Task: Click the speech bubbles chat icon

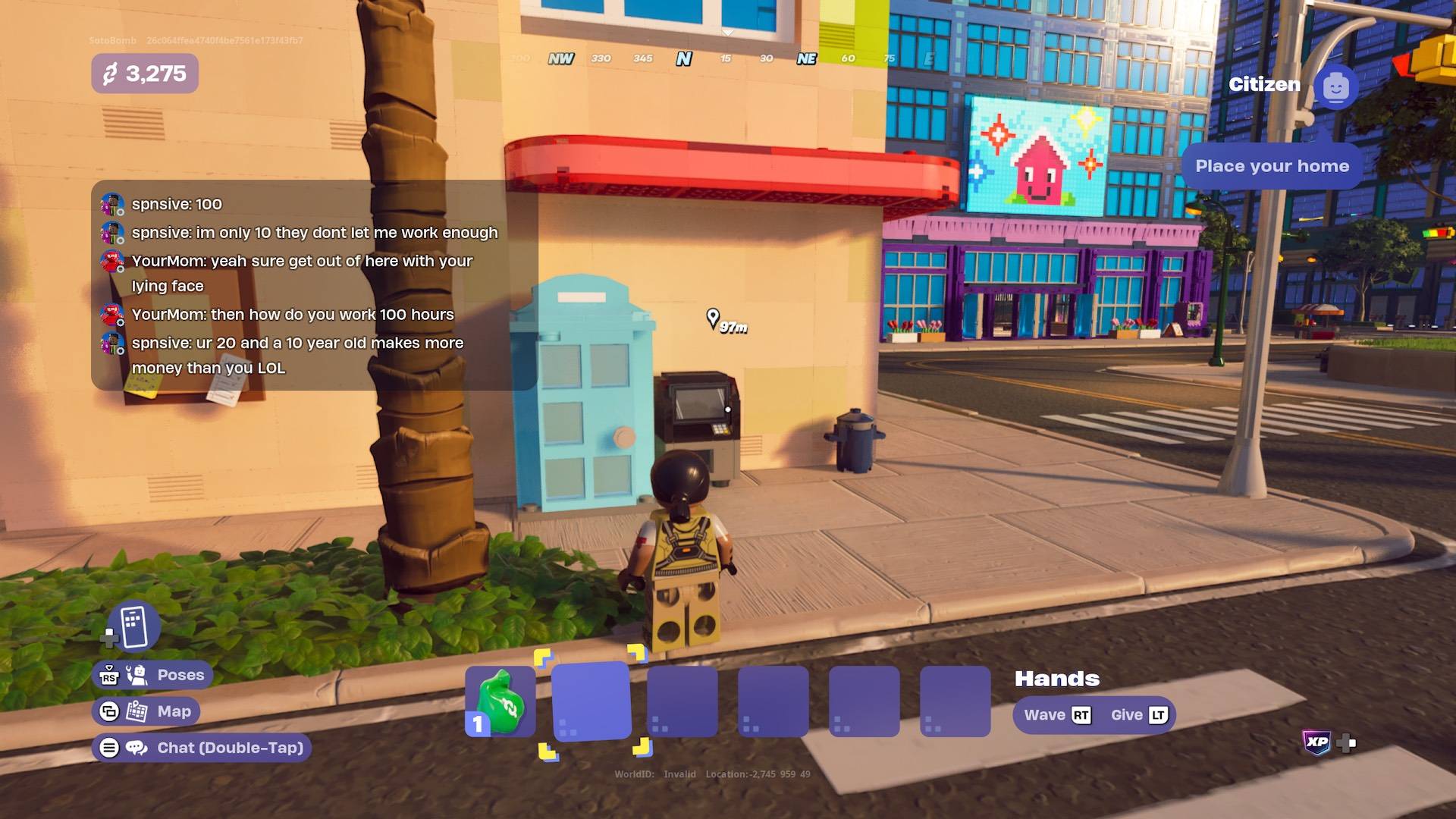Action: point(135,748)
